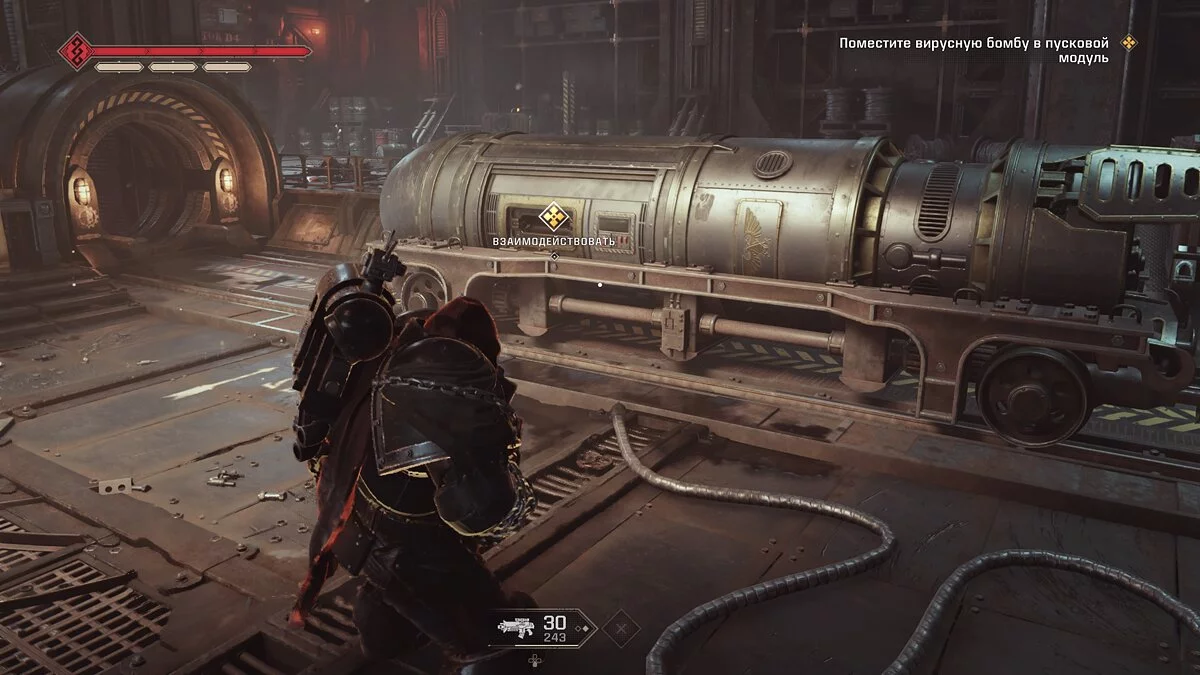1200x675 pixels.
Task: Select the bolt rifle weapon icon
Action: [517, 628]
